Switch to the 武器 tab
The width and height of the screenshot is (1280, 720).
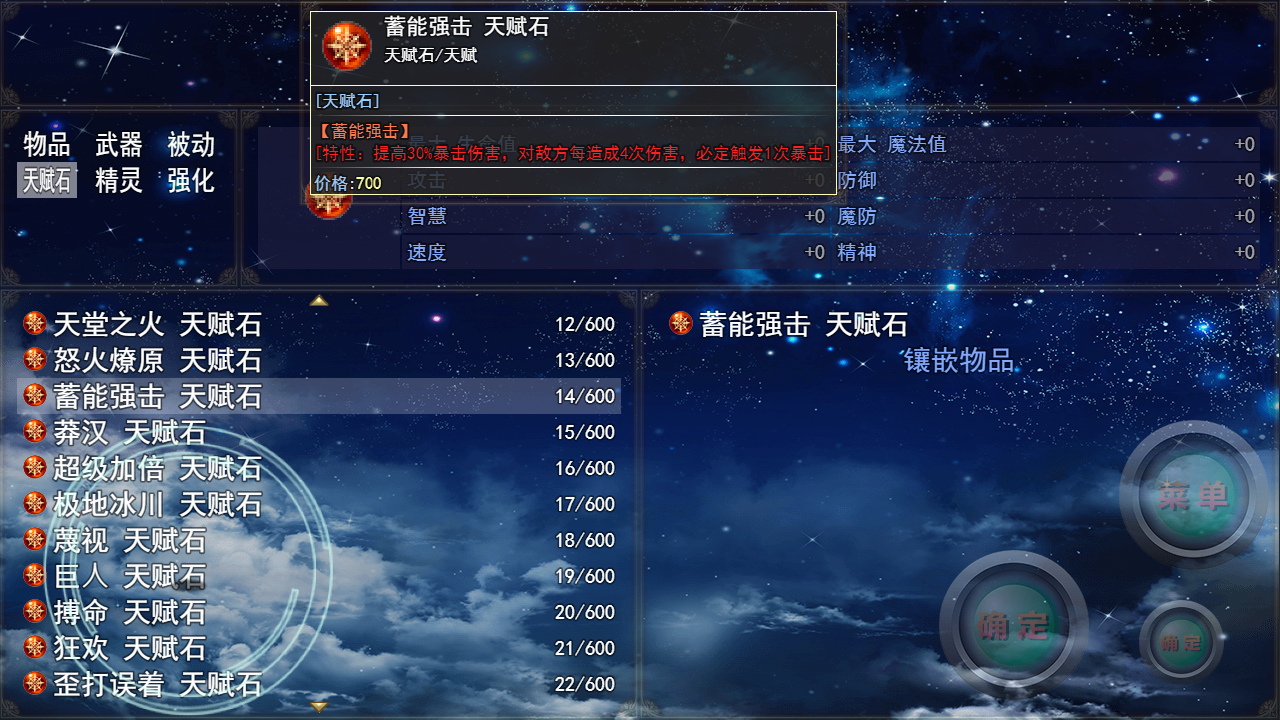pyautogui.click(x=119, y=145)
